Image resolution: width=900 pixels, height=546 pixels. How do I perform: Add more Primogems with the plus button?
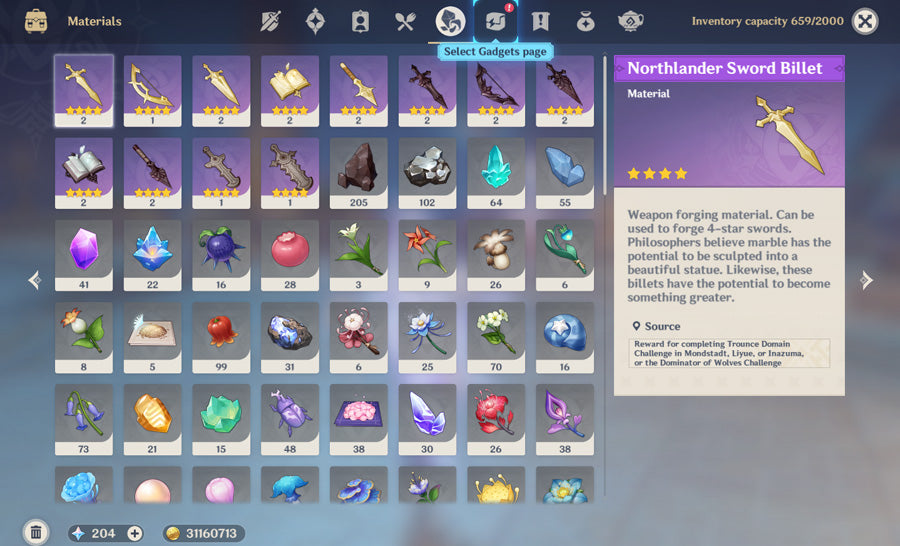click(135, 533)
